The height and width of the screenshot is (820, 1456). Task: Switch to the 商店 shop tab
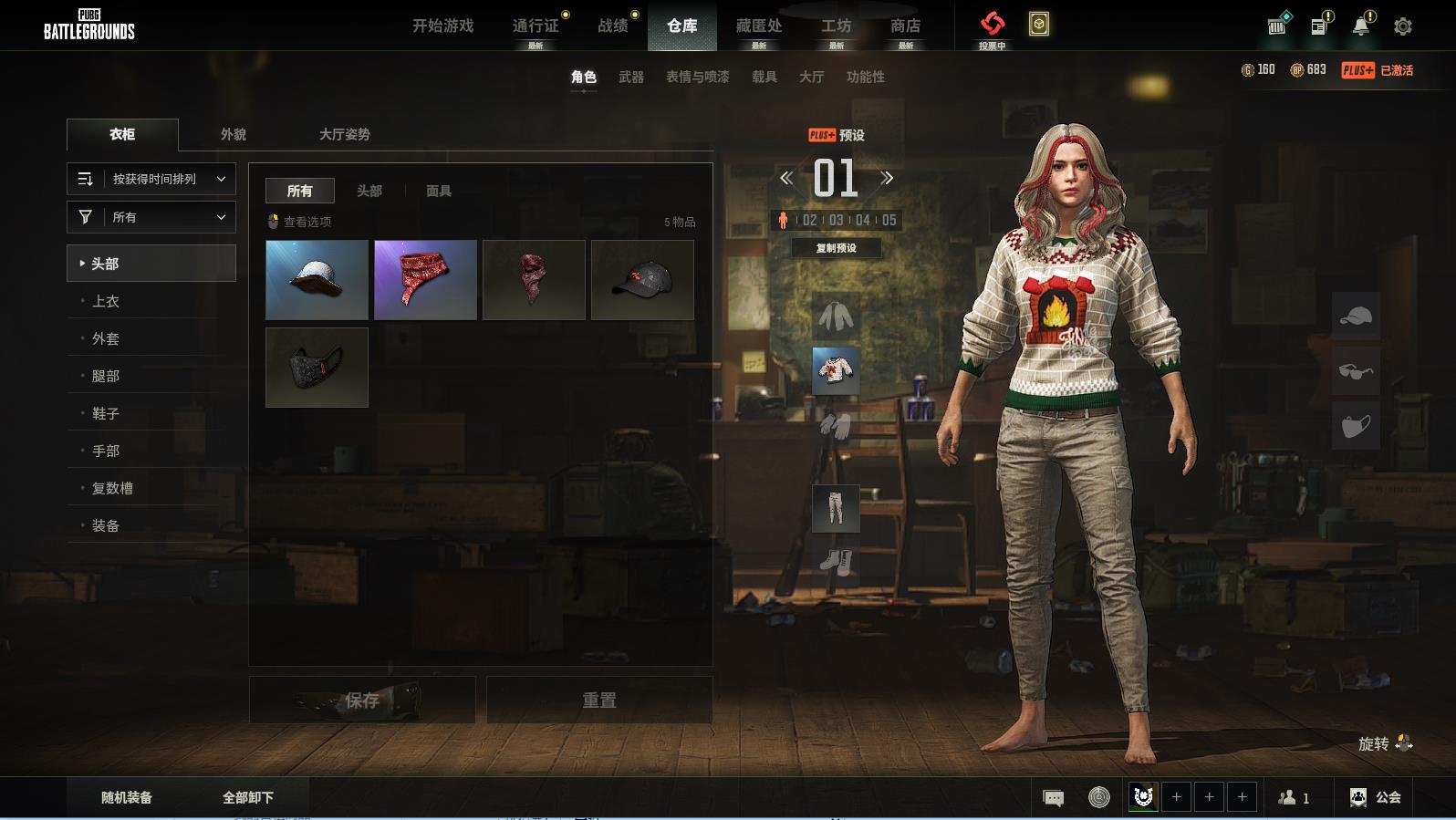click(x=905, y=26)
